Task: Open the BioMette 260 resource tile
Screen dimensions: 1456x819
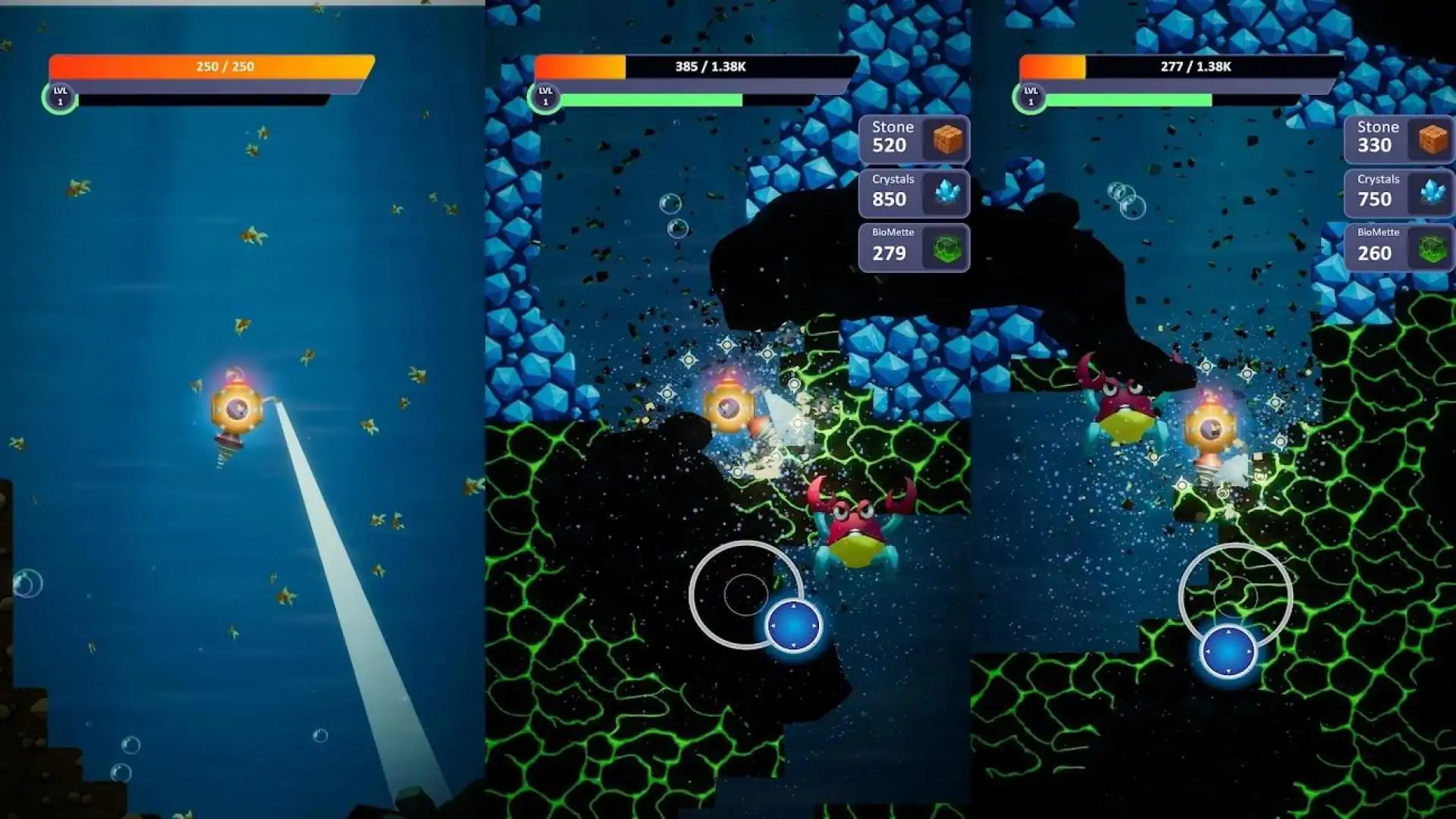Action: (x=1399, y=247)
